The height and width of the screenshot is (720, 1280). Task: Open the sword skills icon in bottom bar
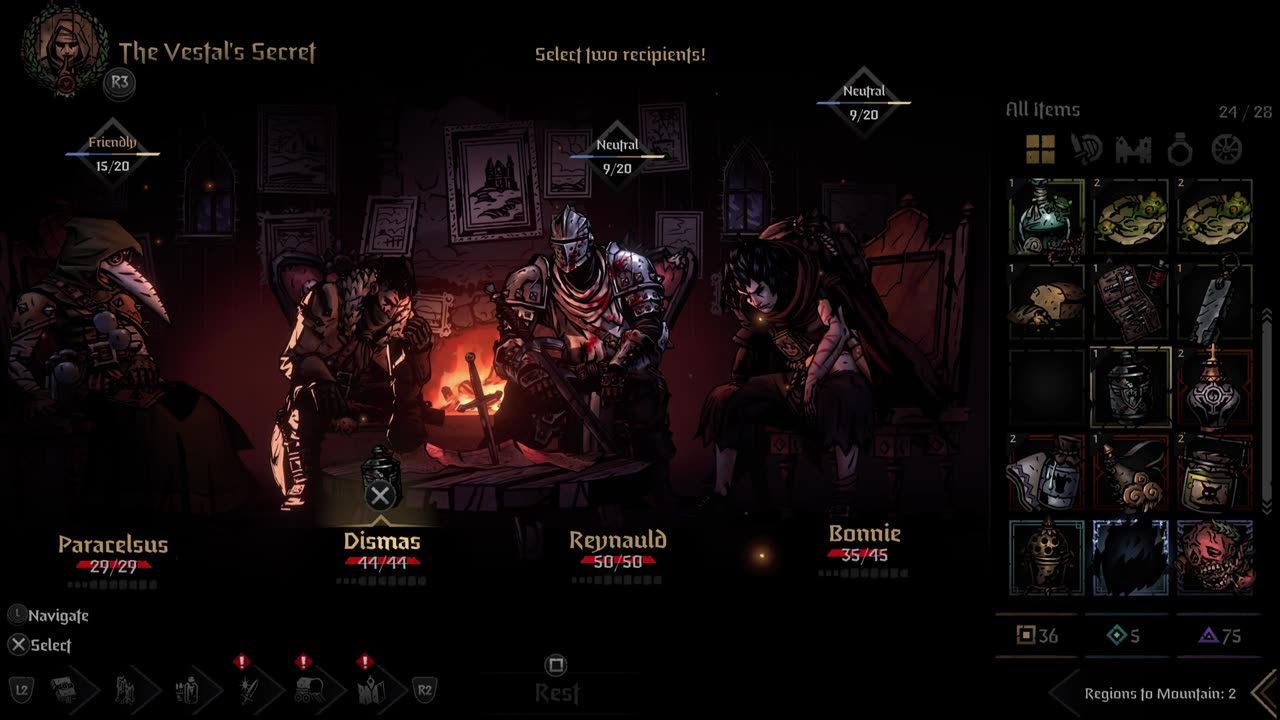[x=247, y=689]
